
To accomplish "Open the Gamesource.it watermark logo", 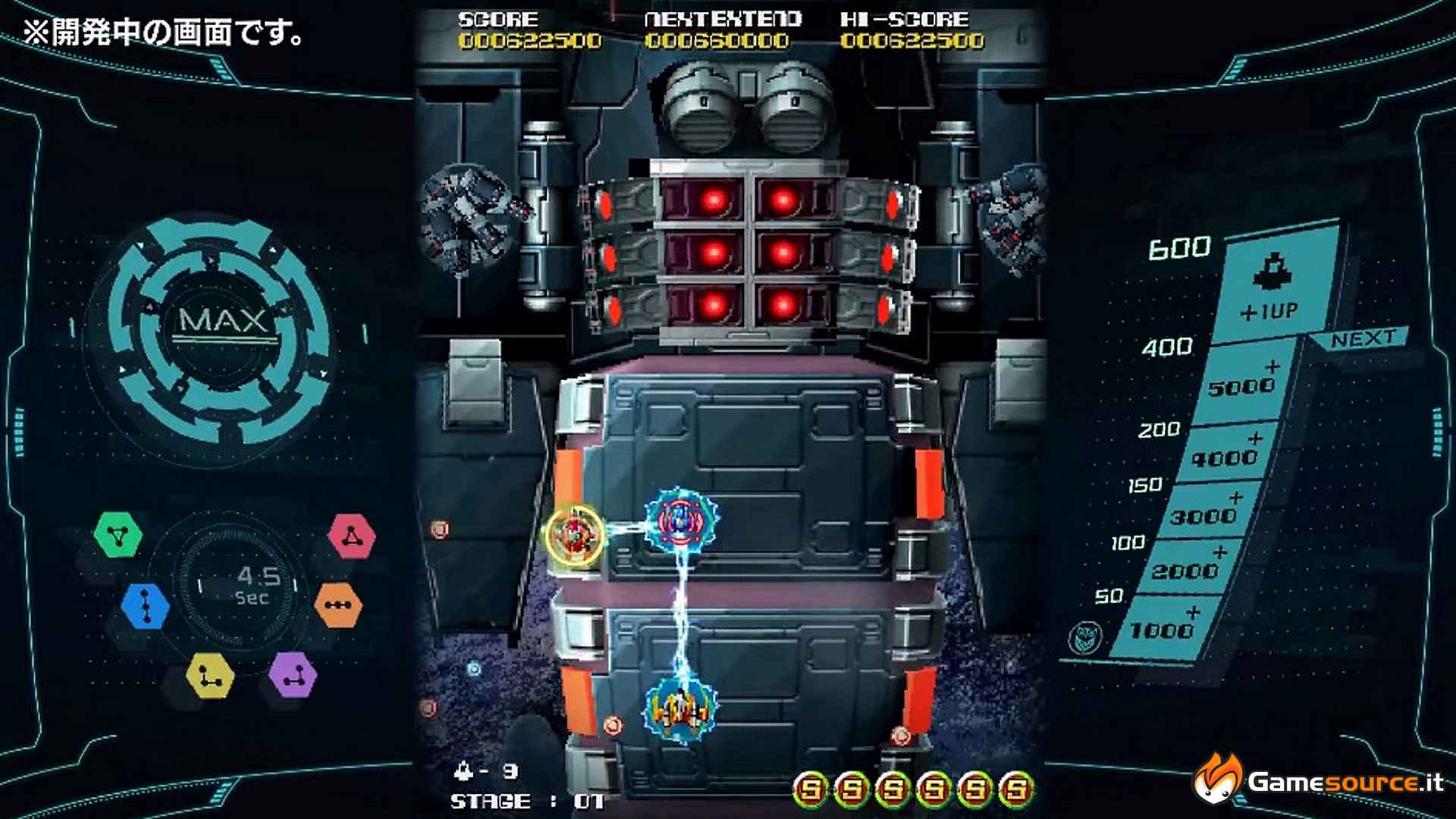I will pyautogui.click(x=1319, y=780).
